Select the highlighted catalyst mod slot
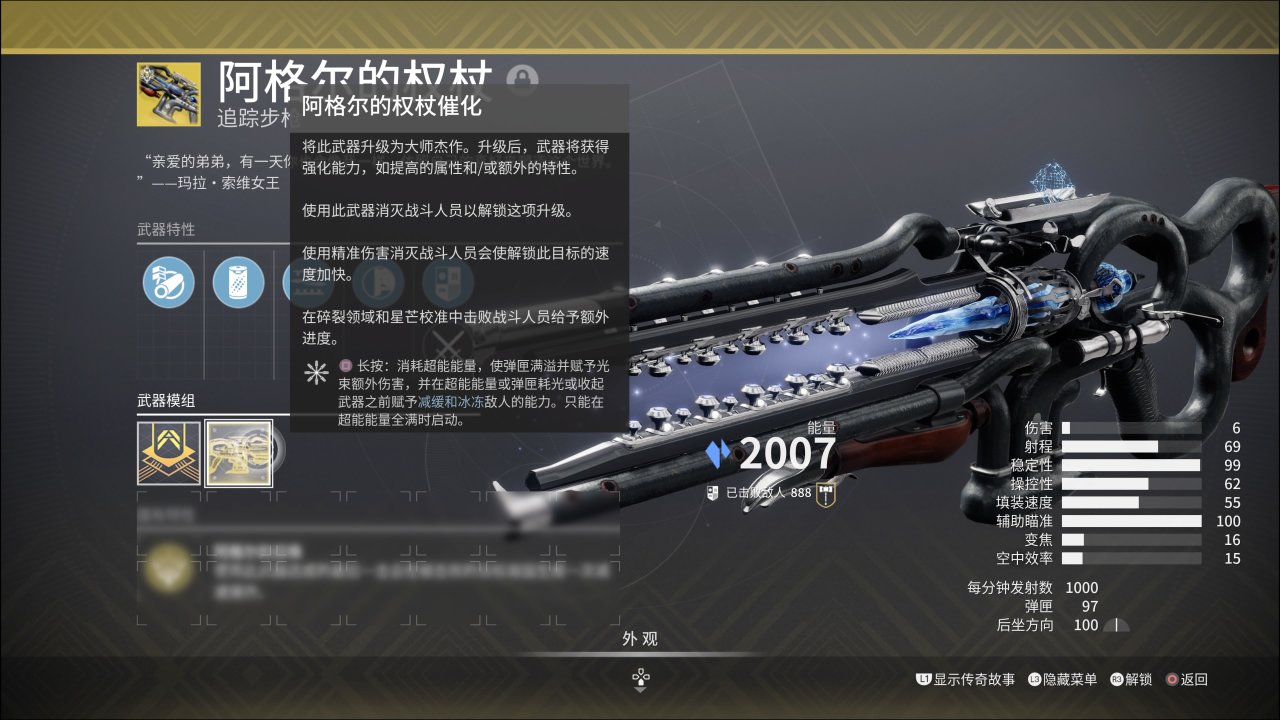 [239, 452]
